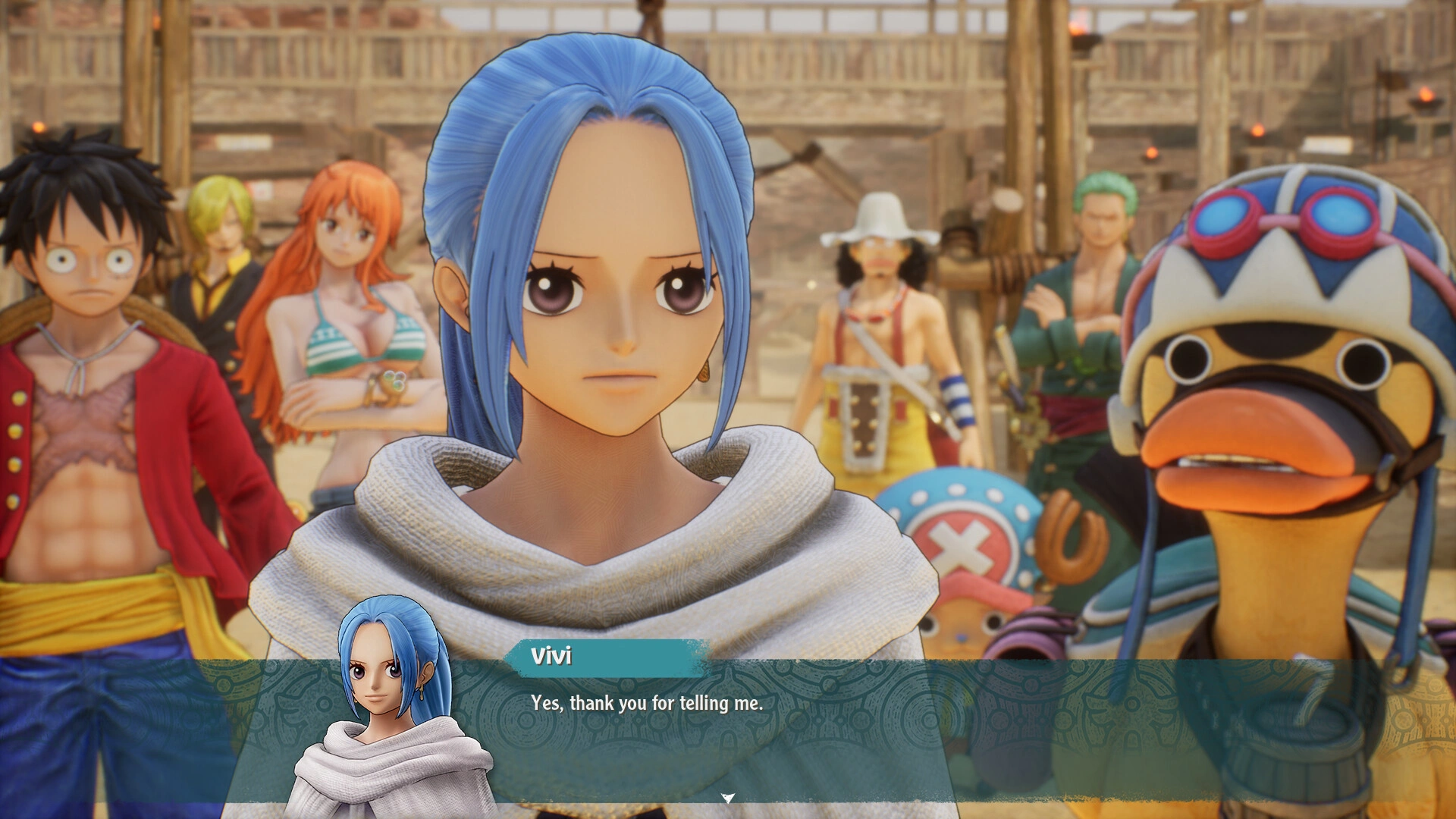Click the dialogue advance arrow
Image resolution: width=1456 pixels, height=819 pixels.
[x=727, y=798]
